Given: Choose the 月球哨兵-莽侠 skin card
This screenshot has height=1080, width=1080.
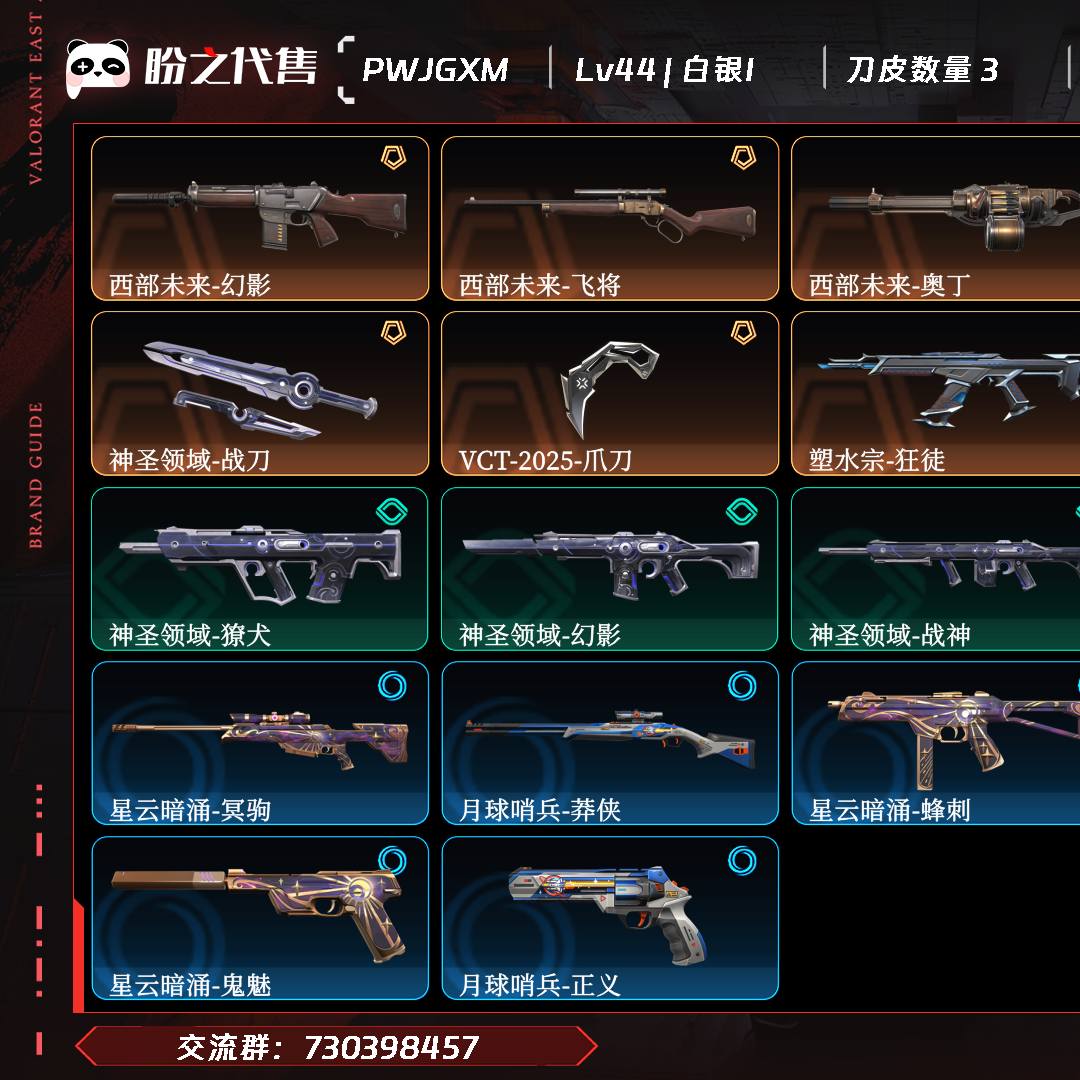Looking at the screenshot, I should 610,743.
